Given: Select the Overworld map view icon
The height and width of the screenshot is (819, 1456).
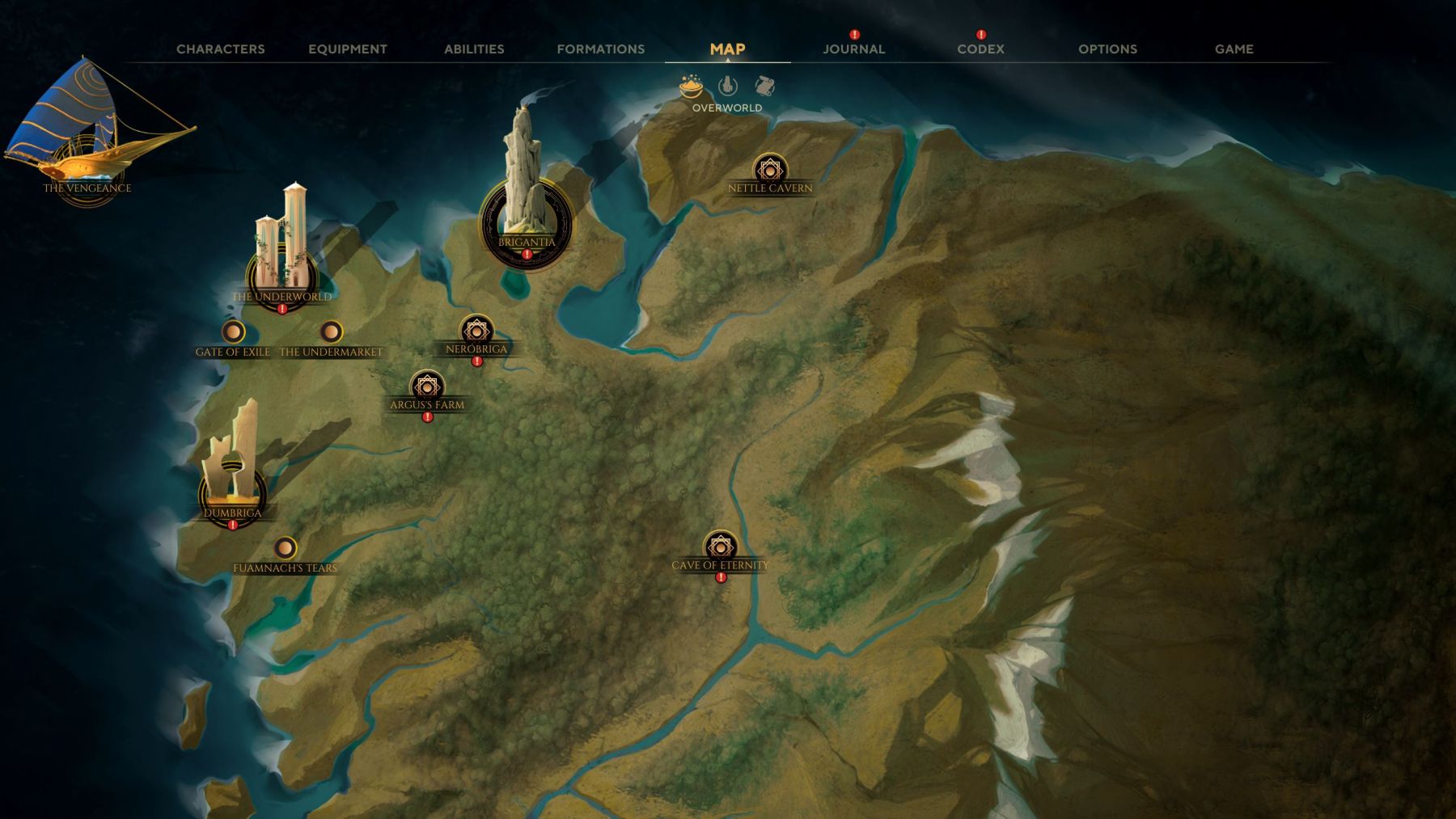Looking at the screenshot, I should 691,85.
